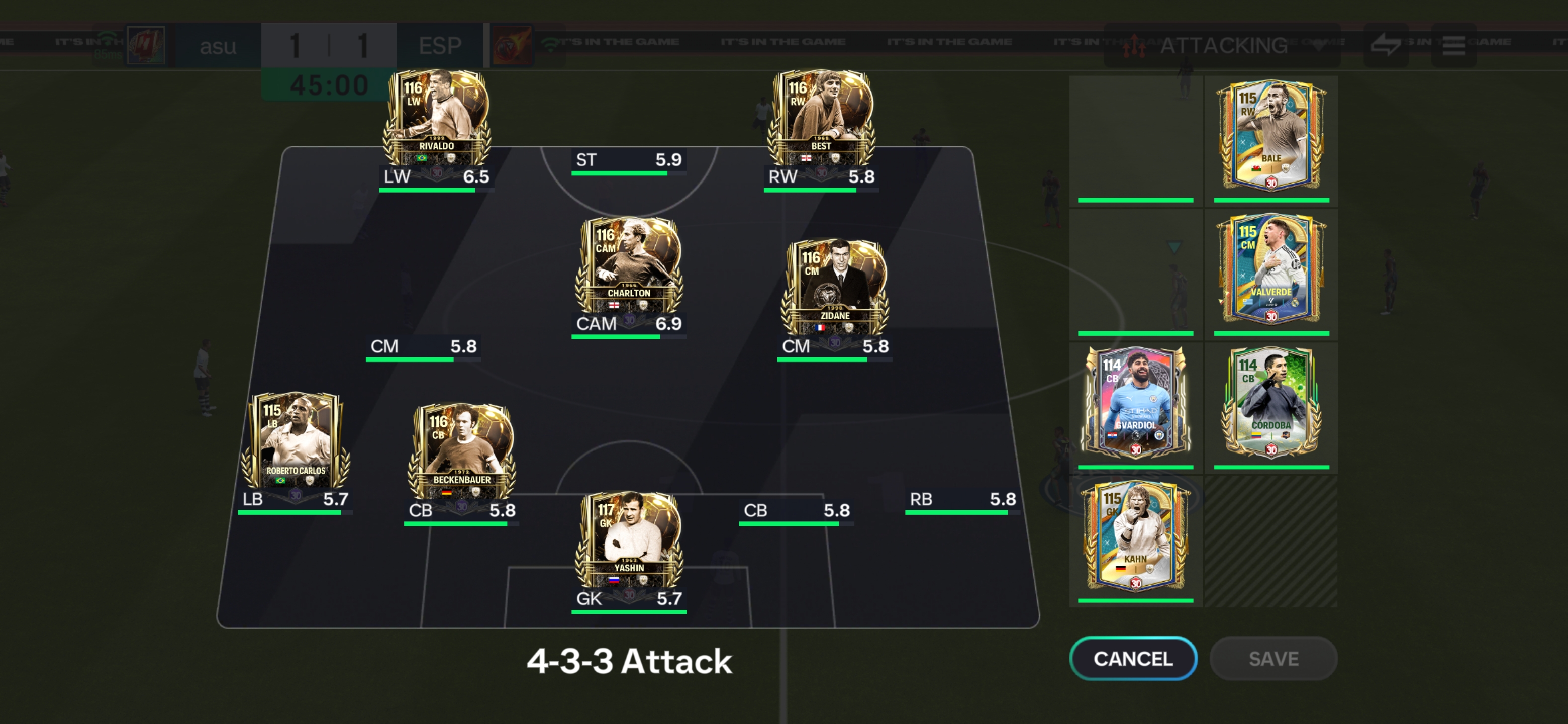Select Best's RW card

pyautogui.click(x=821, y=119)
